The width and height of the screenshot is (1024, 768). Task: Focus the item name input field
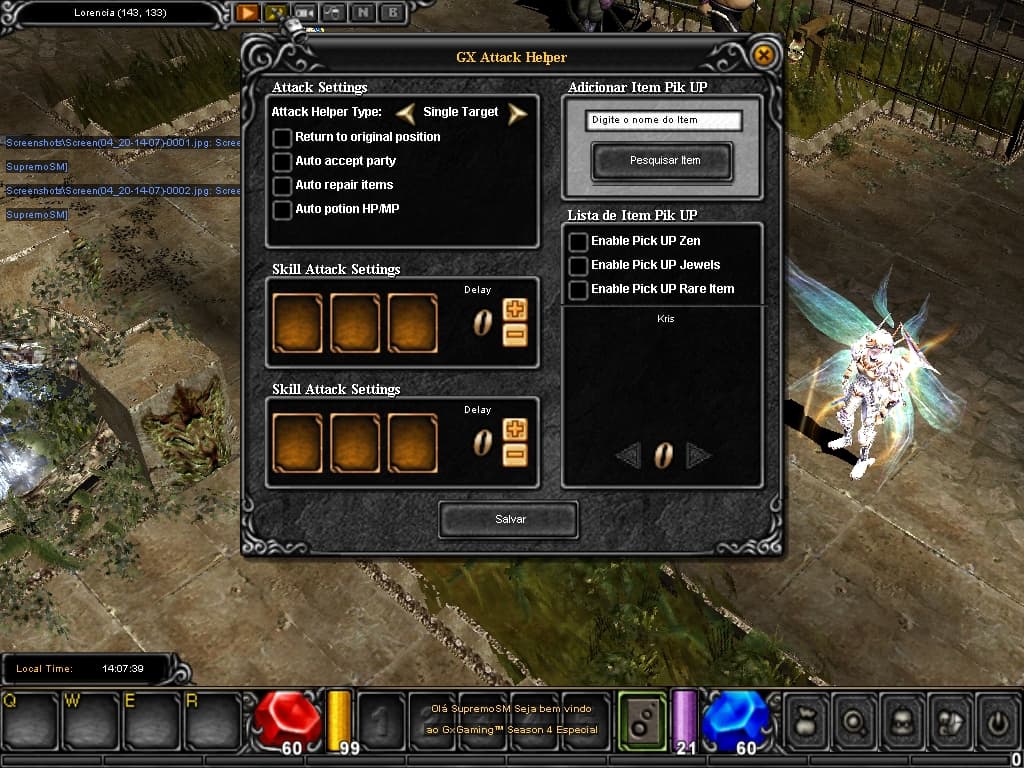(x=664, y=121)
